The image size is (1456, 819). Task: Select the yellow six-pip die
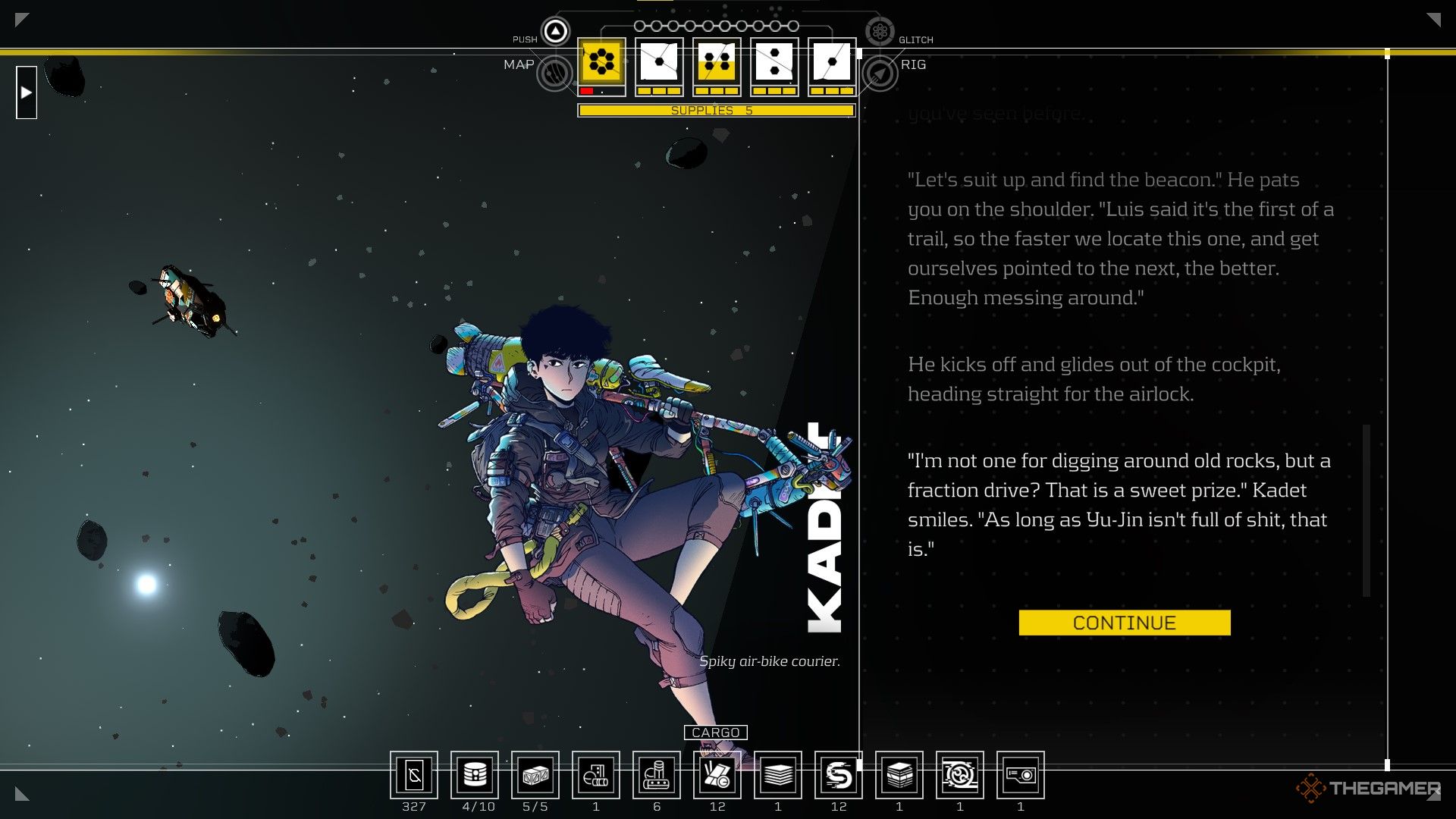pos(601,62)
